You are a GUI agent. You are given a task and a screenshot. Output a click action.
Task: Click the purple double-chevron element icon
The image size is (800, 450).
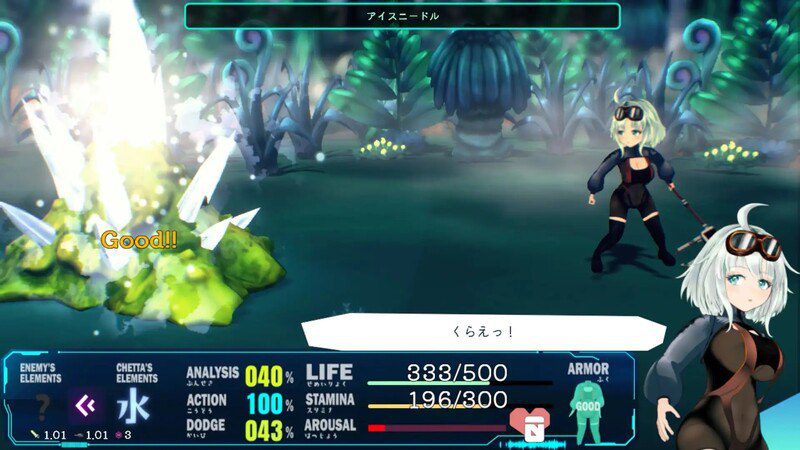tap(86, 406)
